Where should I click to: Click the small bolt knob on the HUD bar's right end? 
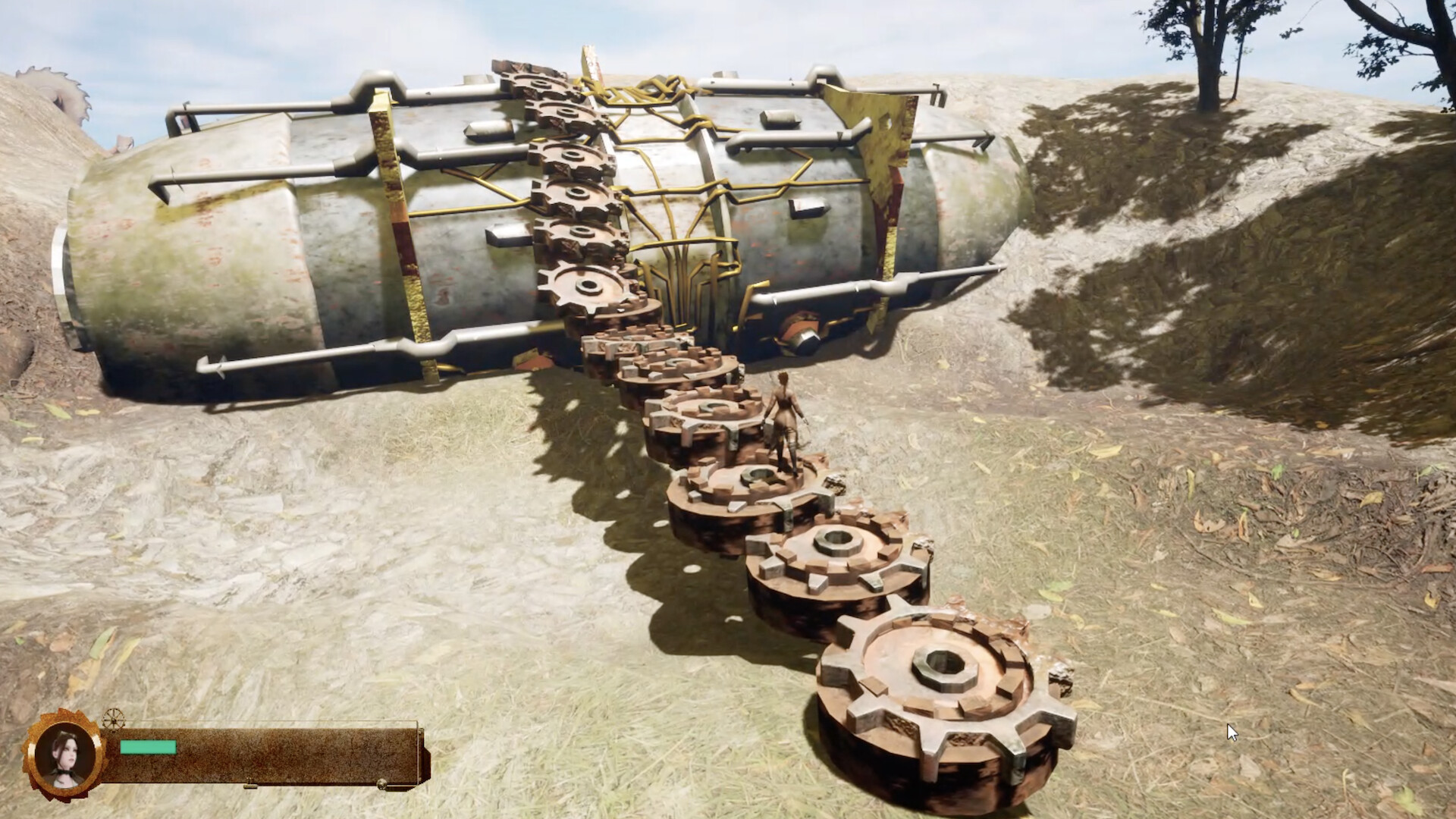tap(381, 786)
